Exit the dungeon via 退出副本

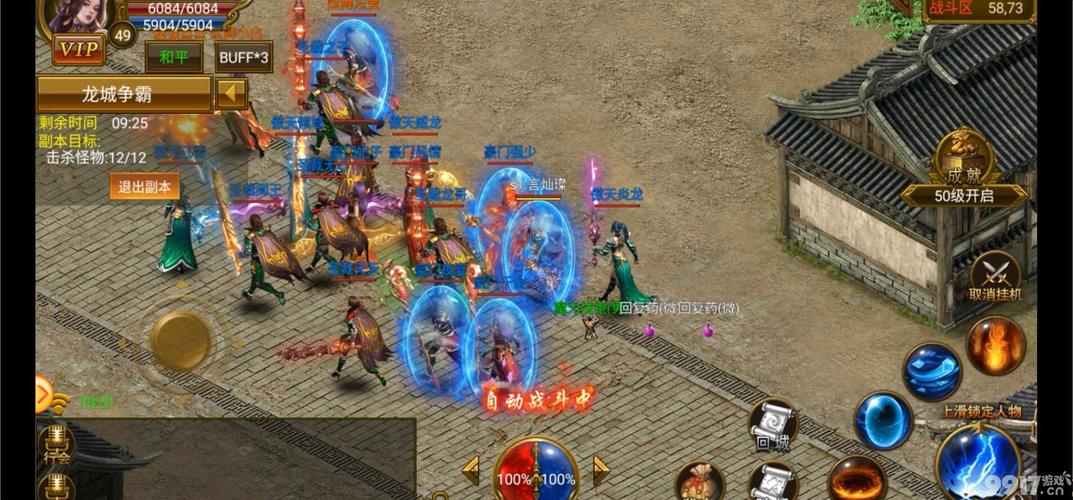(x=144, y=186)
